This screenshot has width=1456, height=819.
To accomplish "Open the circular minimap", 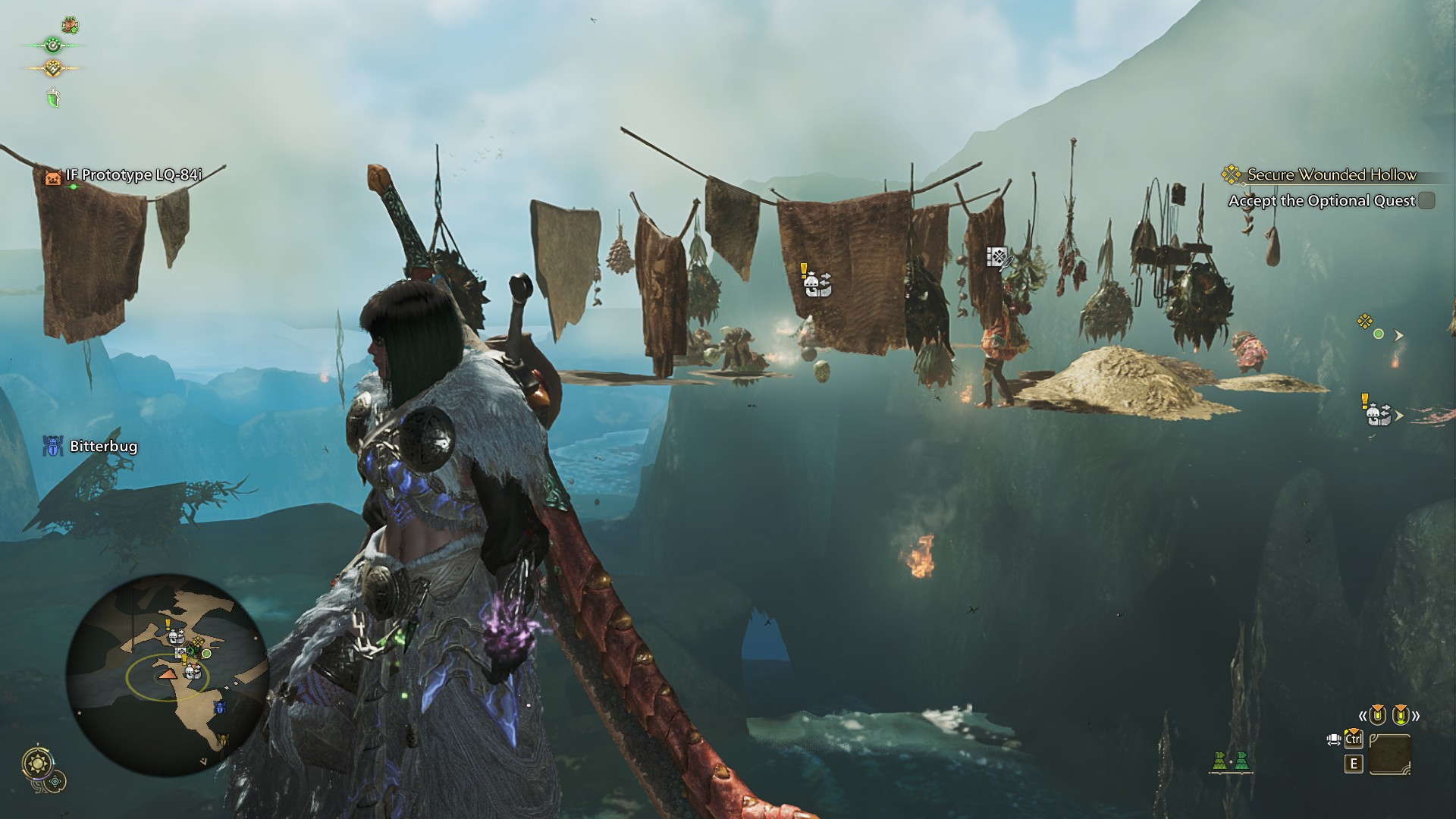I will tap(167, 675).
